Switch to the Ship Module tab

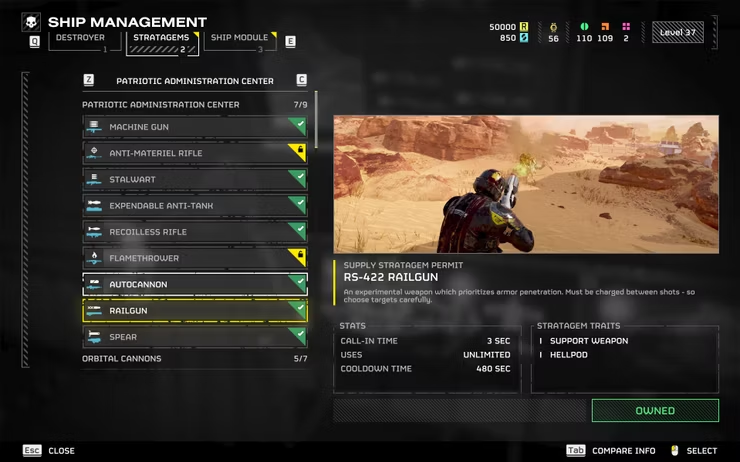pyautogui.click(x=238, y=40)
